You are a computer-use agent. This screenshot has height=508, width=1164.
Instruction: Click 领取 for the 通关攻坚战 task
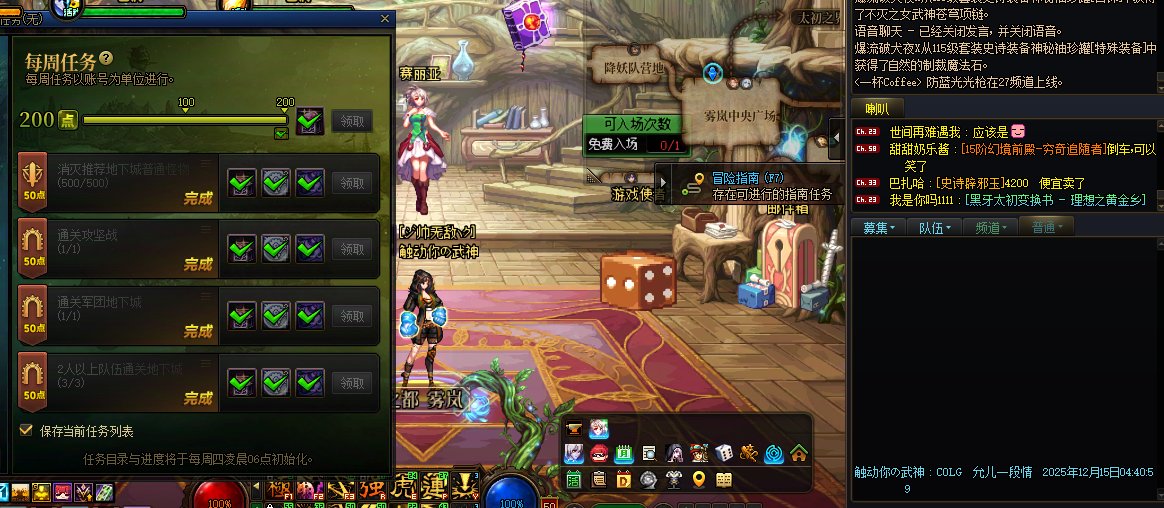(x=352, y=250)
